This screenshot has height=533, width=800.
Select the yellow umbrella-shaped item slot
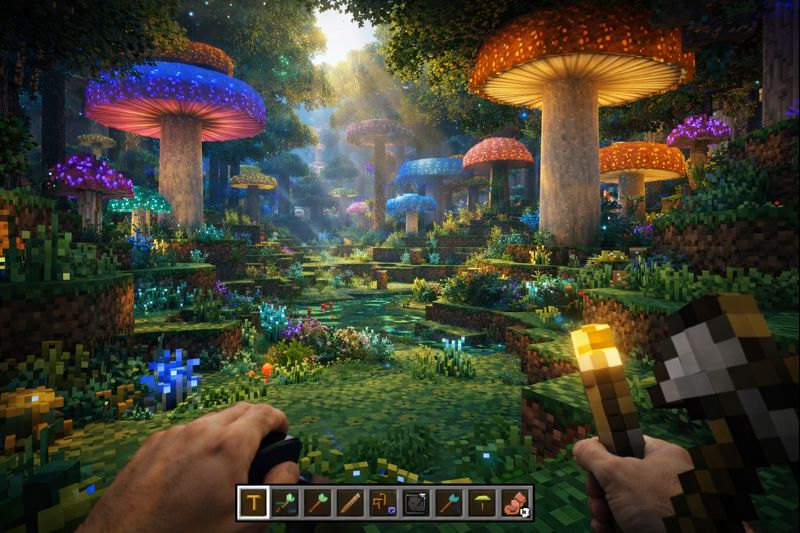point(482,502)
